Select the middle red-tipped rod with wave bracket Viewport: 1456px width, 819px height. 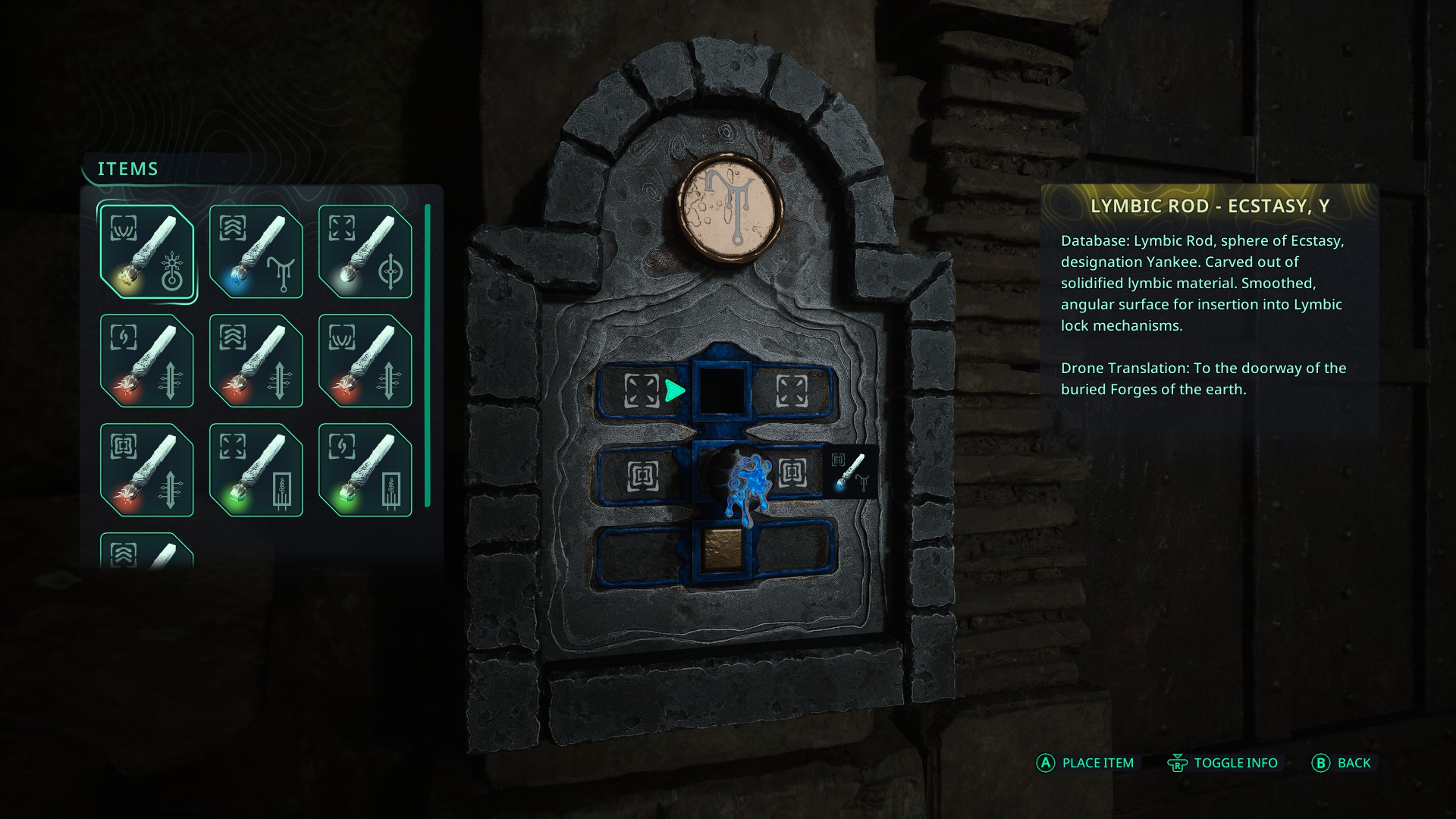click(x=256, y=362)
